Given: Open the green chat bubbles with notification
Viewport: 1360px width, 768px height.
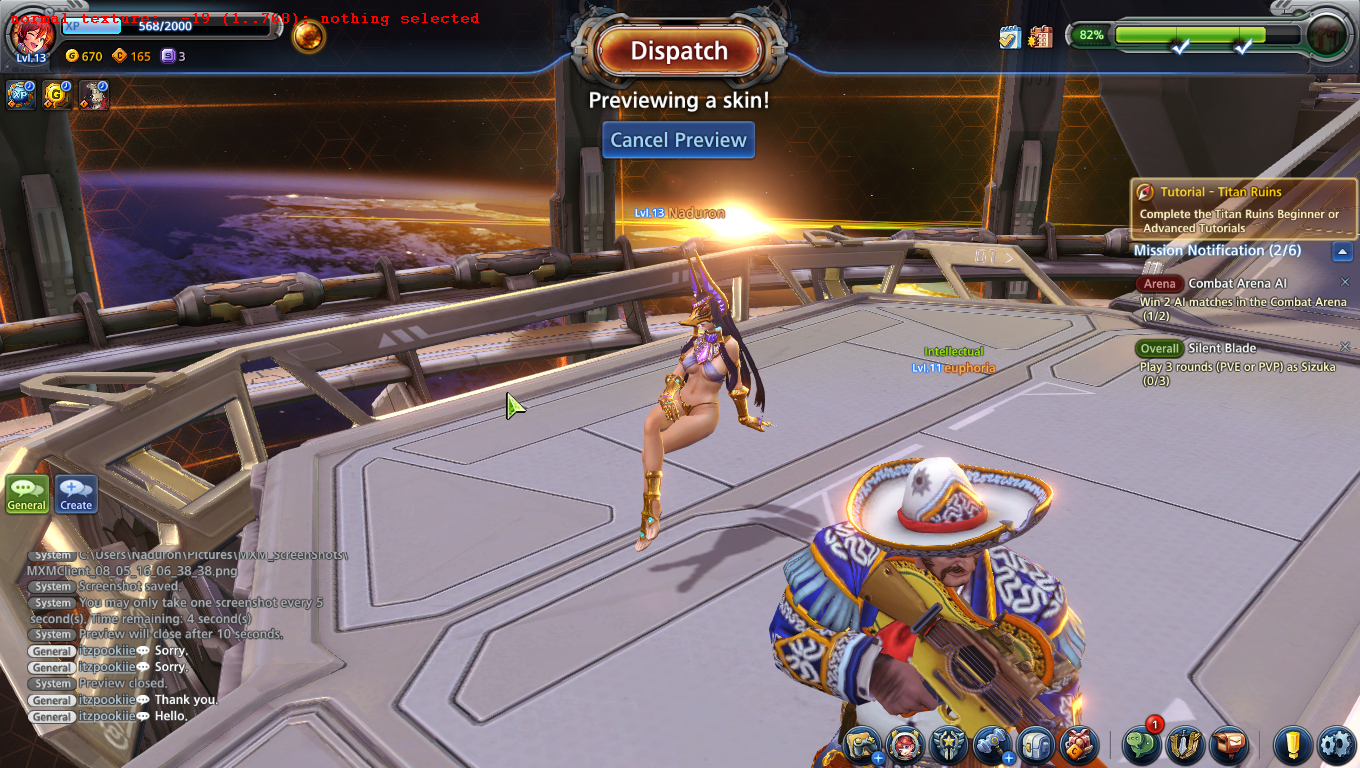Looking at the screenshot, I should tap(1142, 745).
